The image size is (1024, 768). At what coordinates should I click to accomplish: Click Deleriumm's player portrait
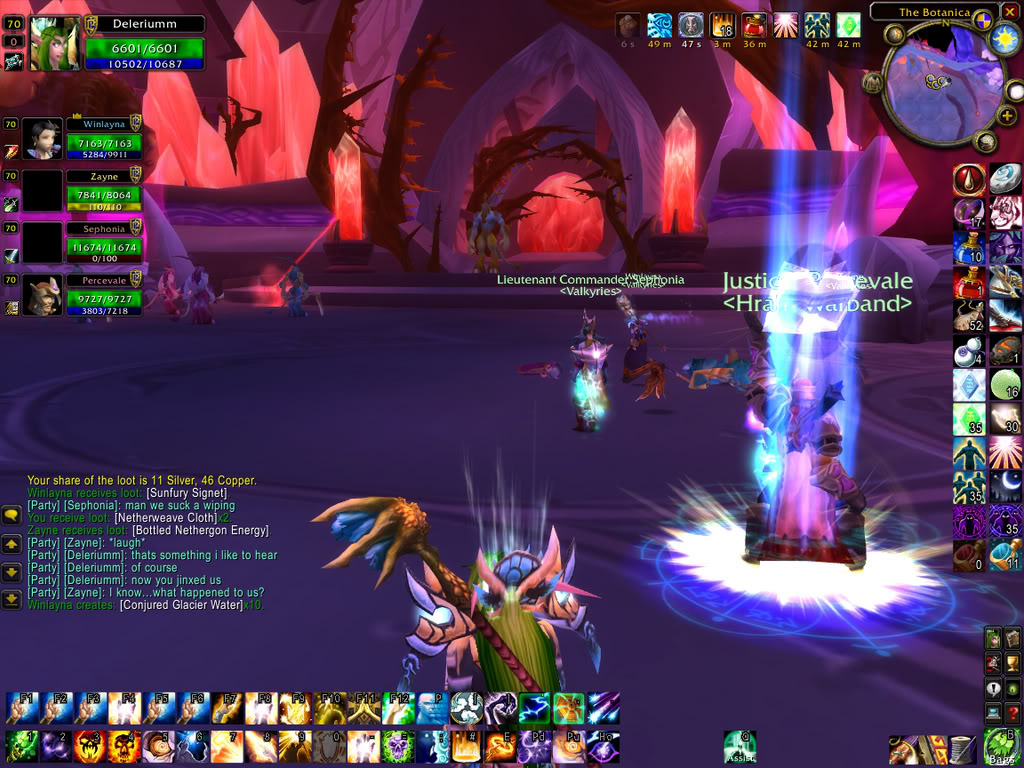tap(54, 44)
